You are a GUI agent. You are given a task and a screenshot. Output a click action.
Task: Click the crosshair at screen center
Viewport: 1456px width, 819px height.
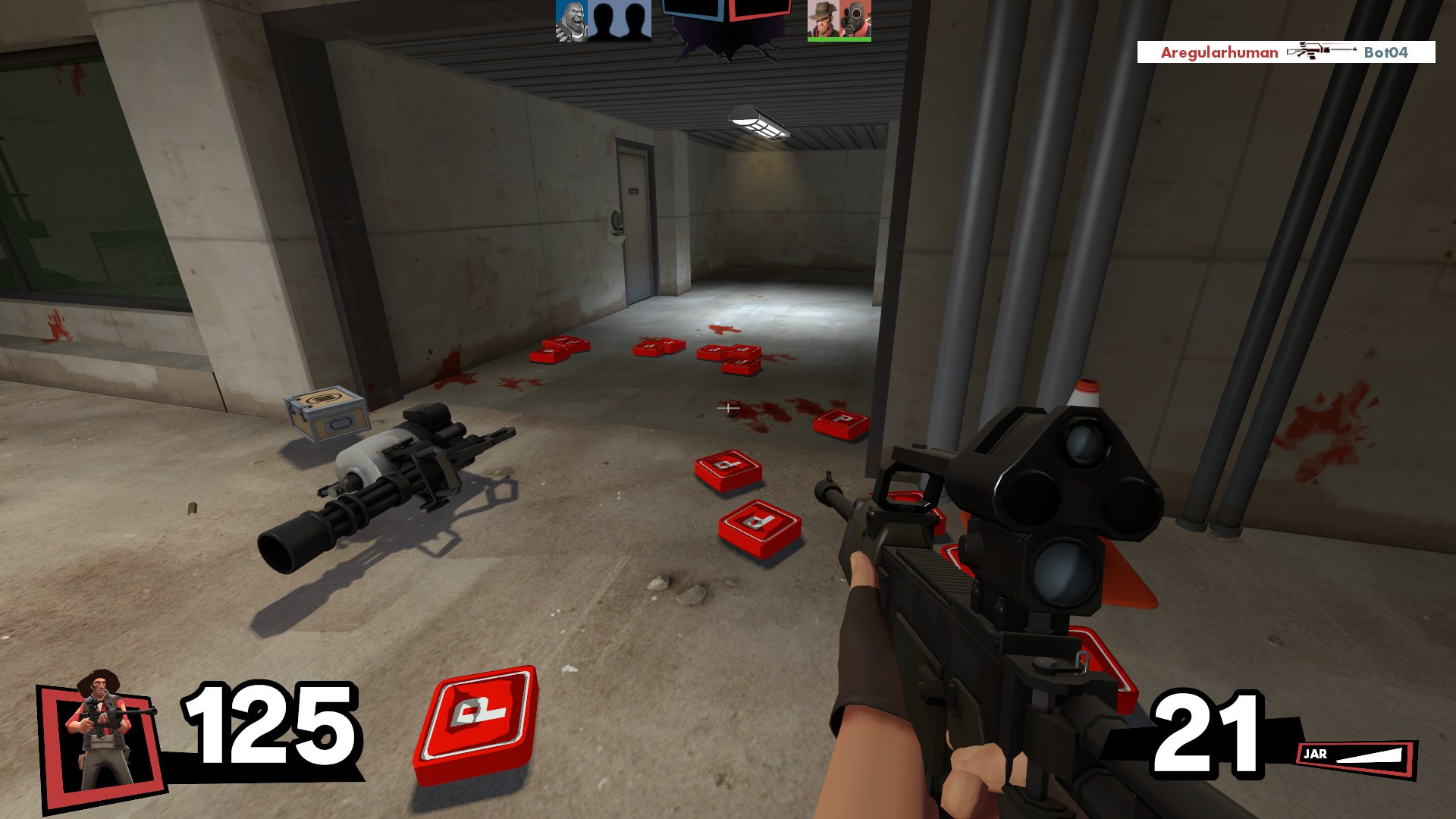pos(728,409)
